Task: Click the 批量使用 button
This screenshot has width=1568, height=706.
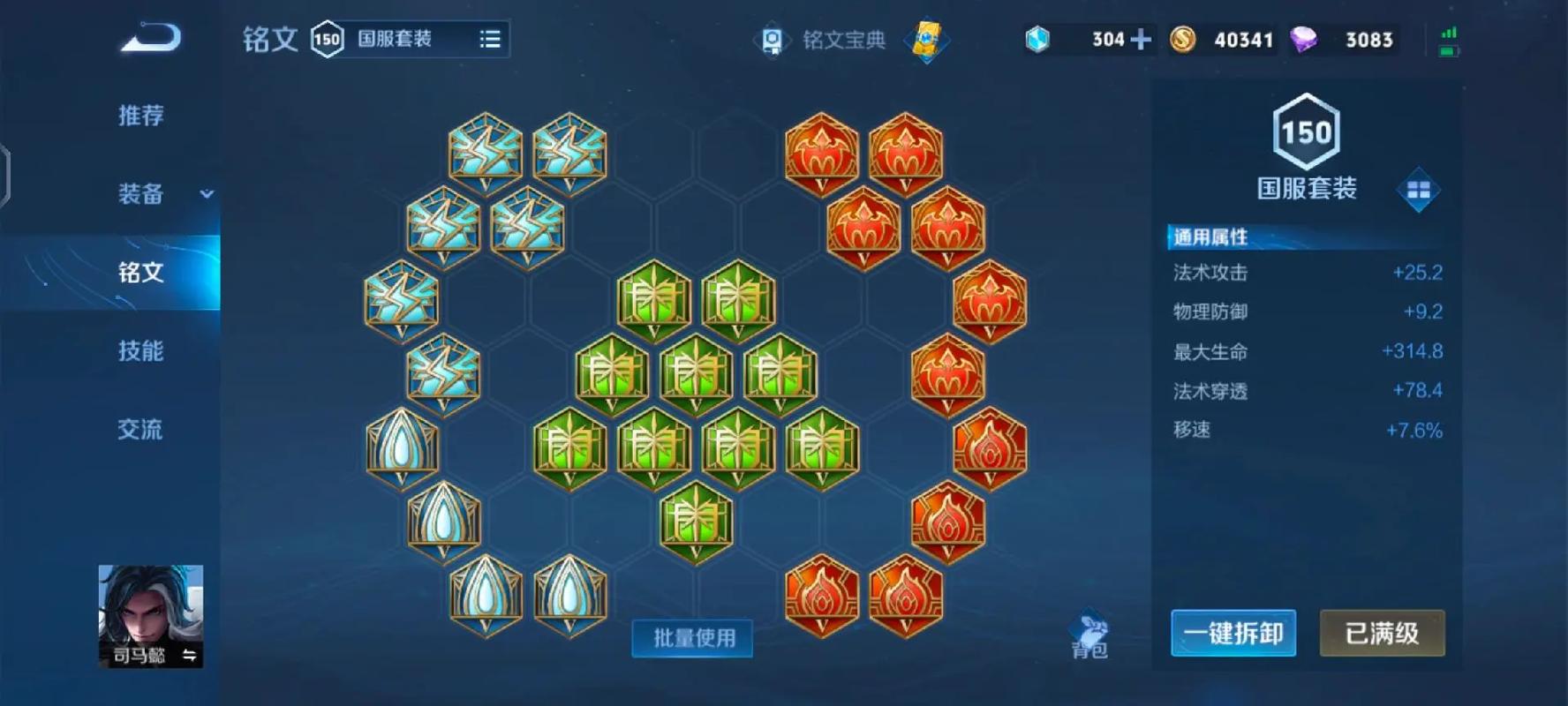Action: click(x=692, y=639)
